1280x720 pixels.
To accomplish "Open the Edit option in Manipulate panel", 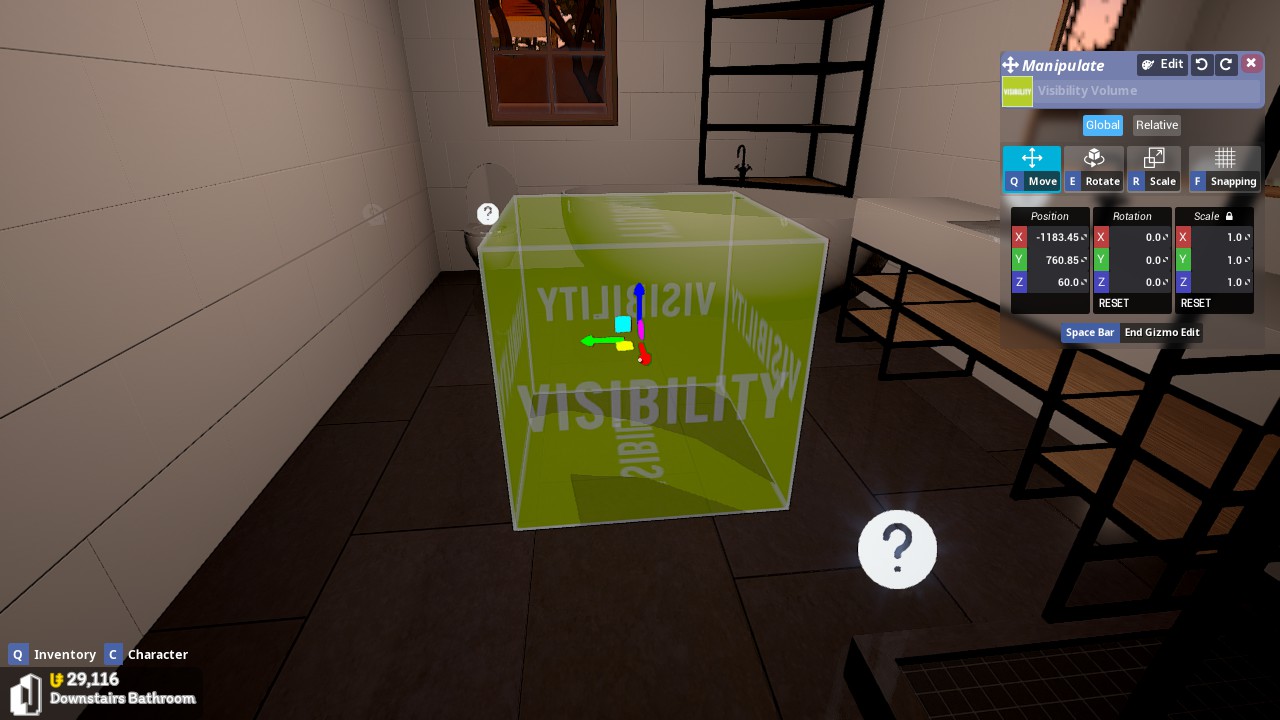I will click(x=1162, y=64).
